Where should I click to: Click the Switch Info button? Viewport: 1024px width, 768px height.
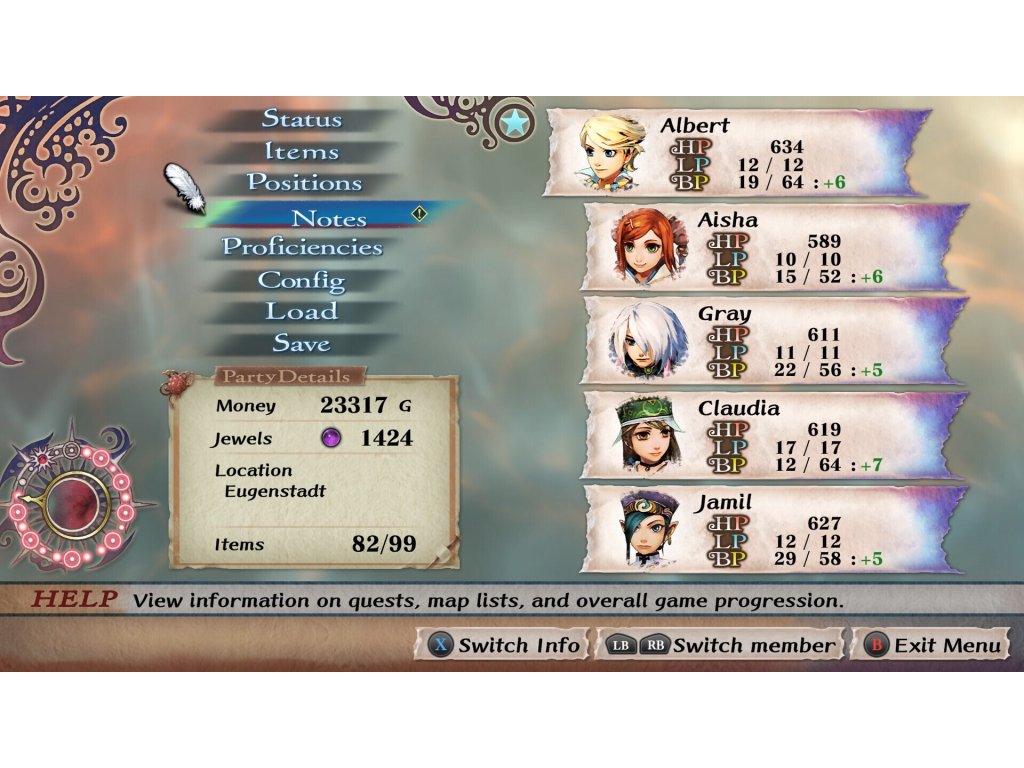pyautogui.click(x=502, y=645)
